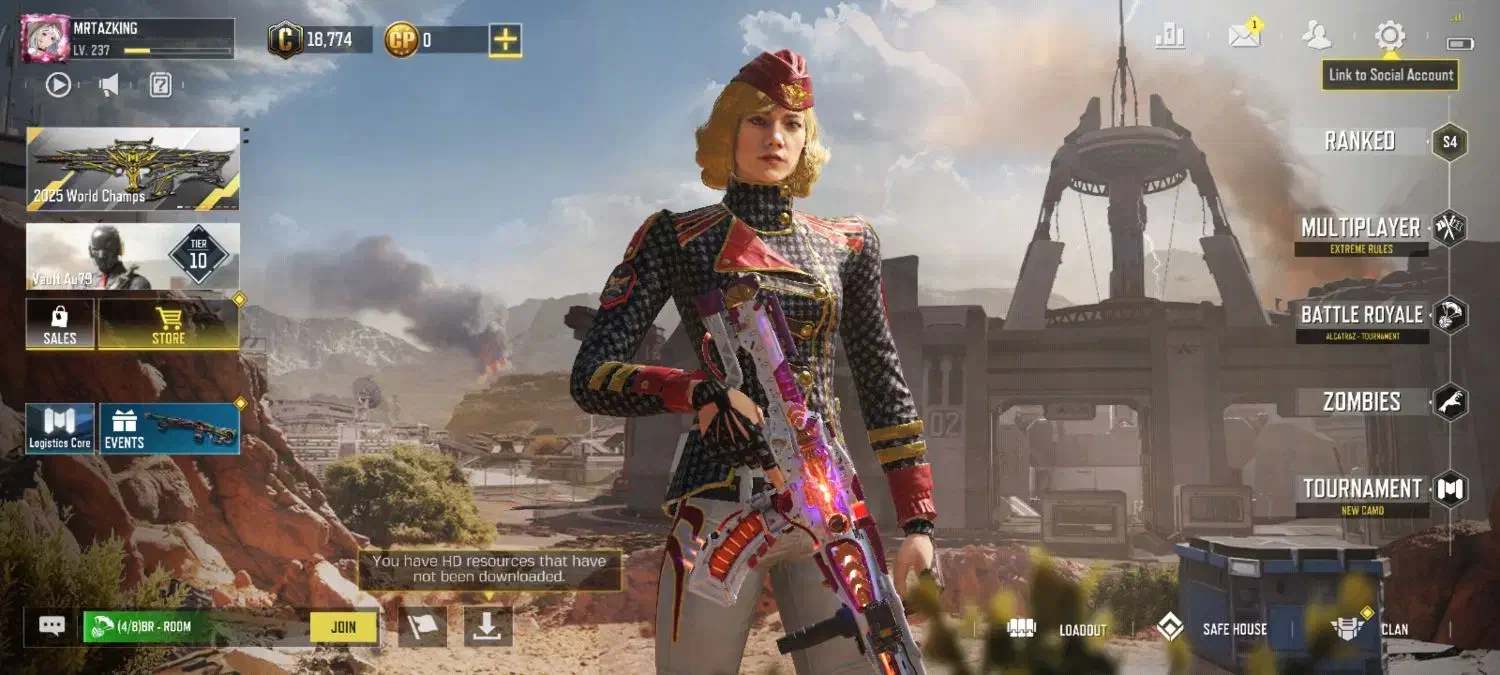
Task: Open the 2025 World Champs banner
Action: pyautogui.click(x=133, y=168)
